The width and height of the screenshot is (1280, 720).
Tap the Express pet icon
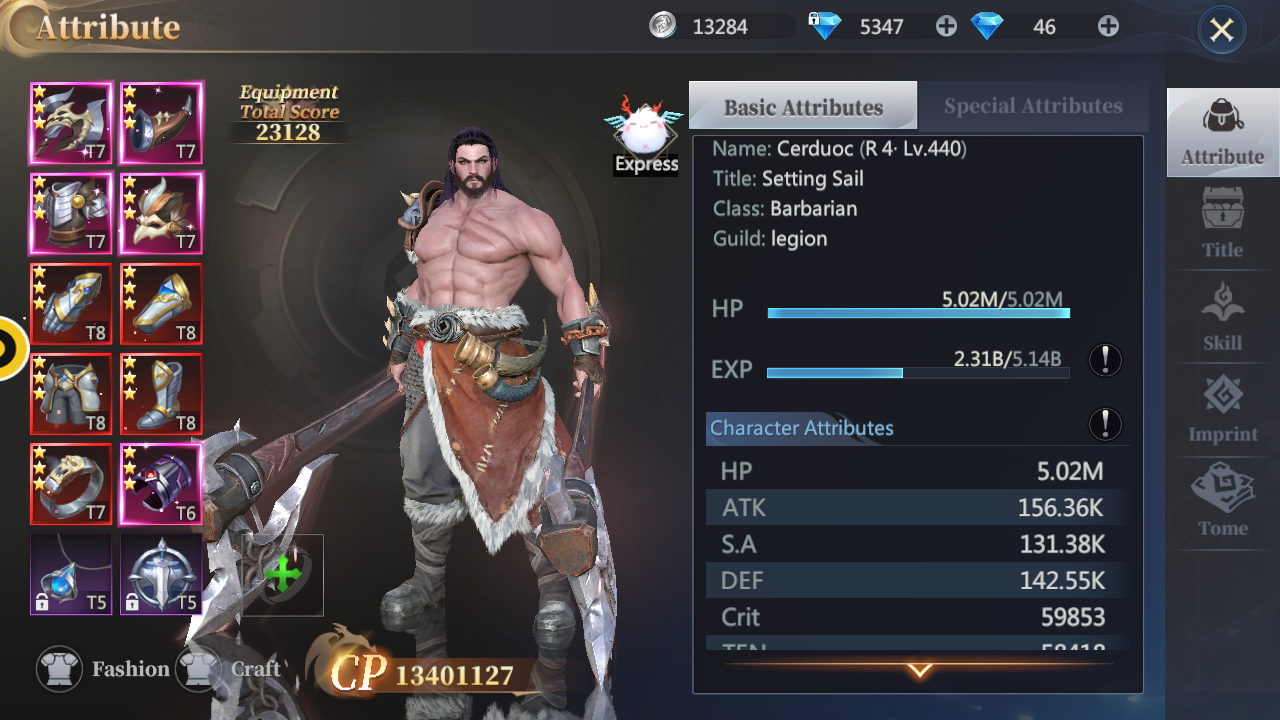[645, 136]
